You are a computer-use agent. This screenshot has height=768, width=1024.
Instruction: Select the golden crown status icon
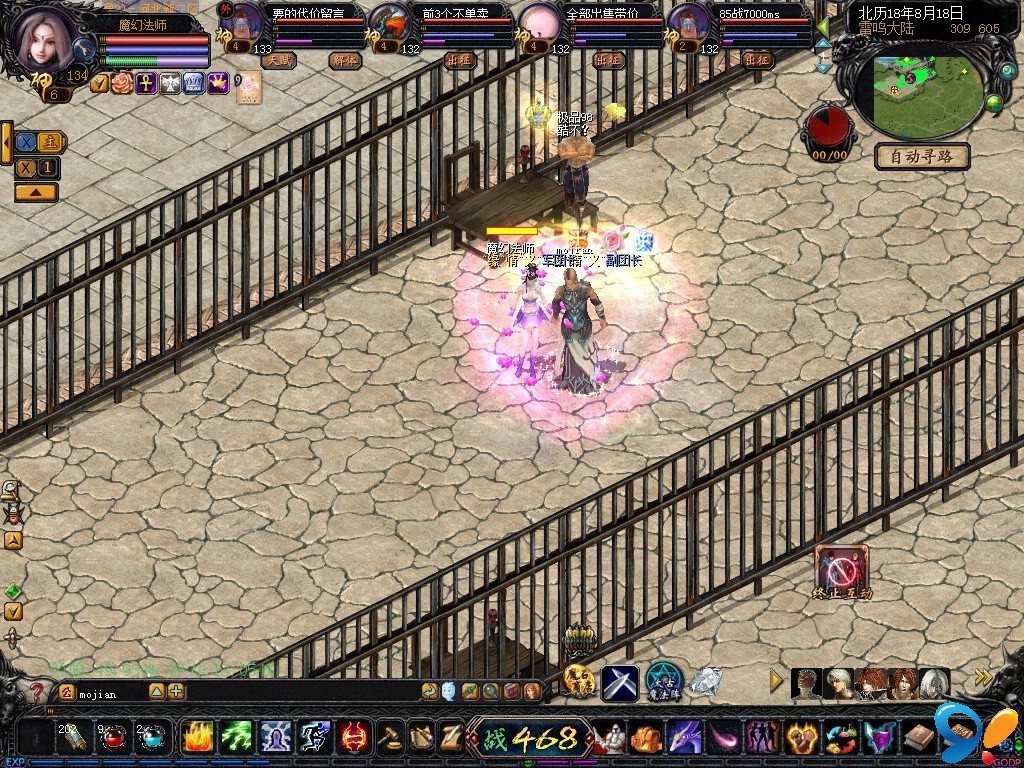click(x=218, y=84)
